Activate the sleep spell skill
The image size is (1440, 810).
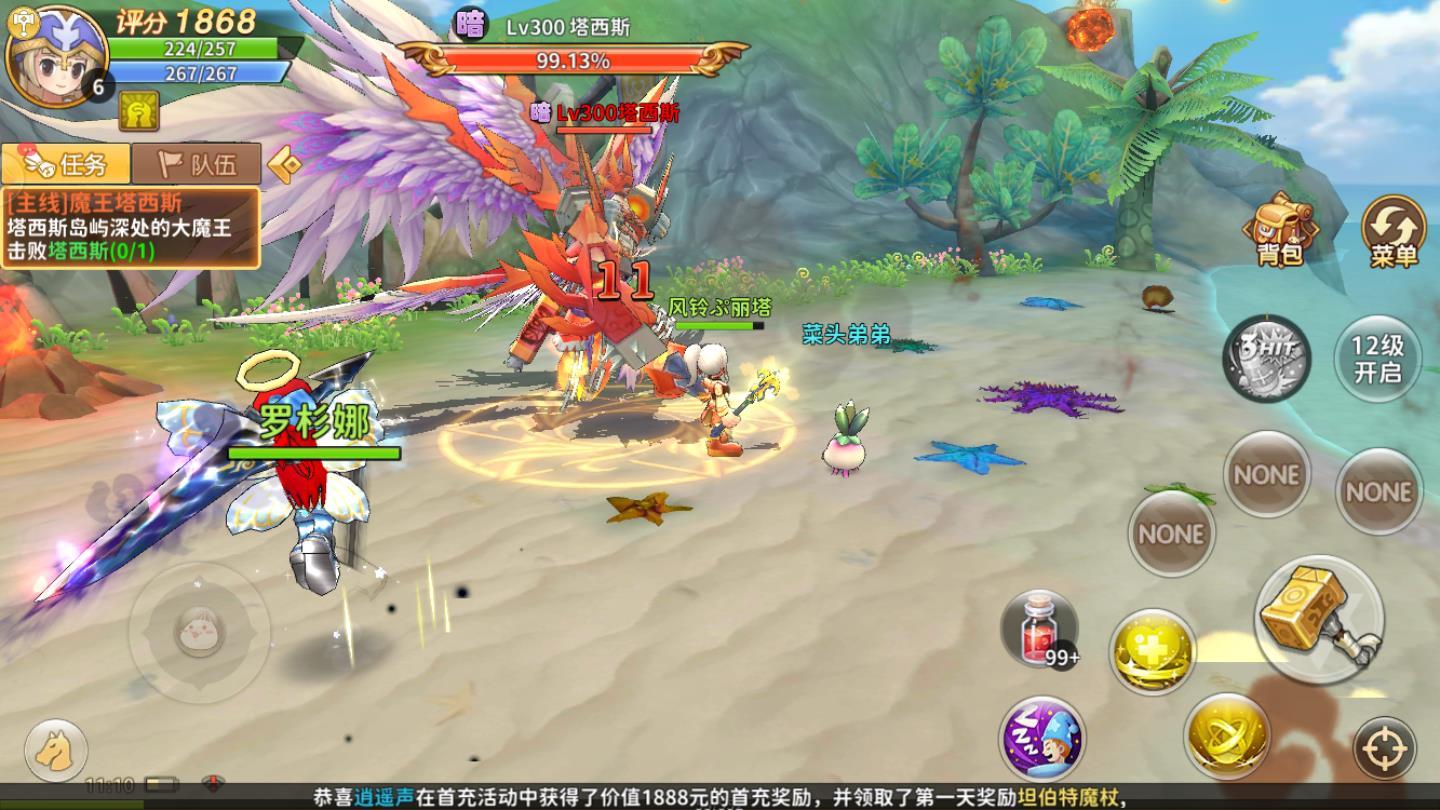coord(1042,740)
